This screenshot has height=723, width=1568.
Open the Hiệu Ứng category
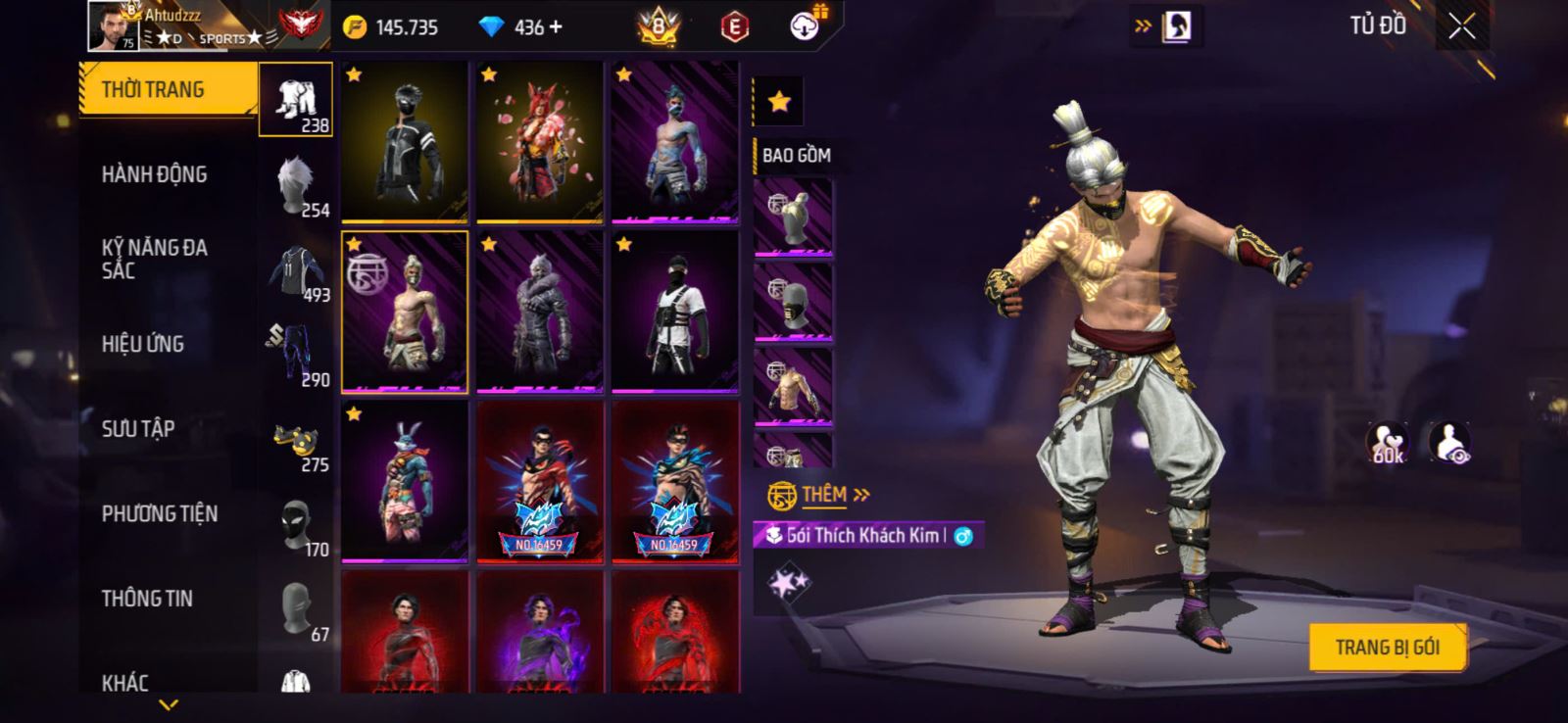coord(143,344)
